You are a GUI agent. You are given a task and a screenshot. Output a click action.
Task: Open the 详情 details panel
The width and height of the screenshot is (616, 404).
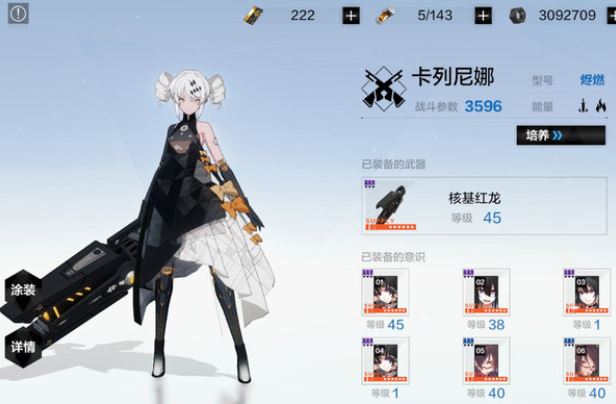23,347
